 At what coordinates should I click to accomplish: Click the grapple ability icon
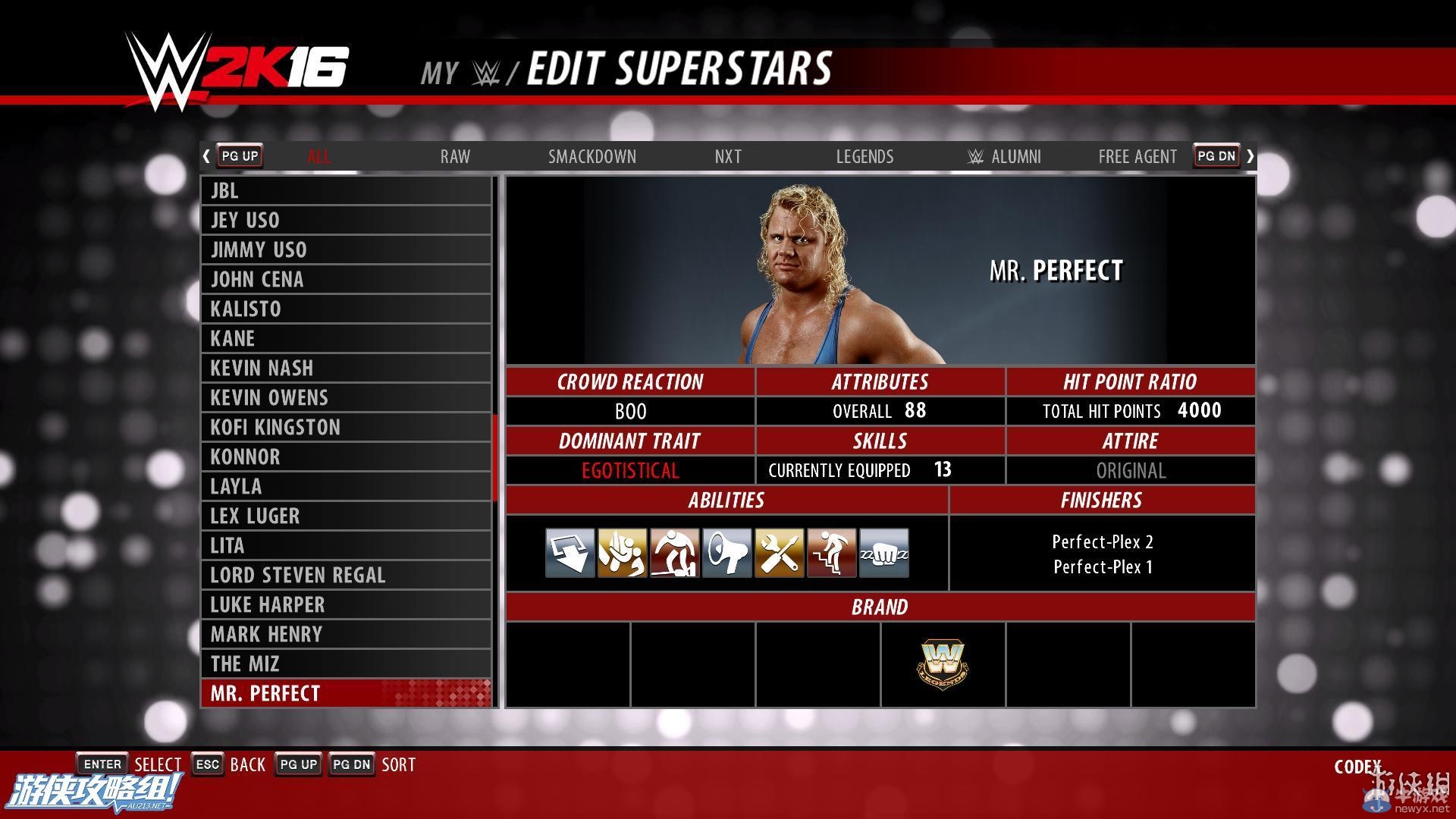pyautogui.click(x=623, y=552)
